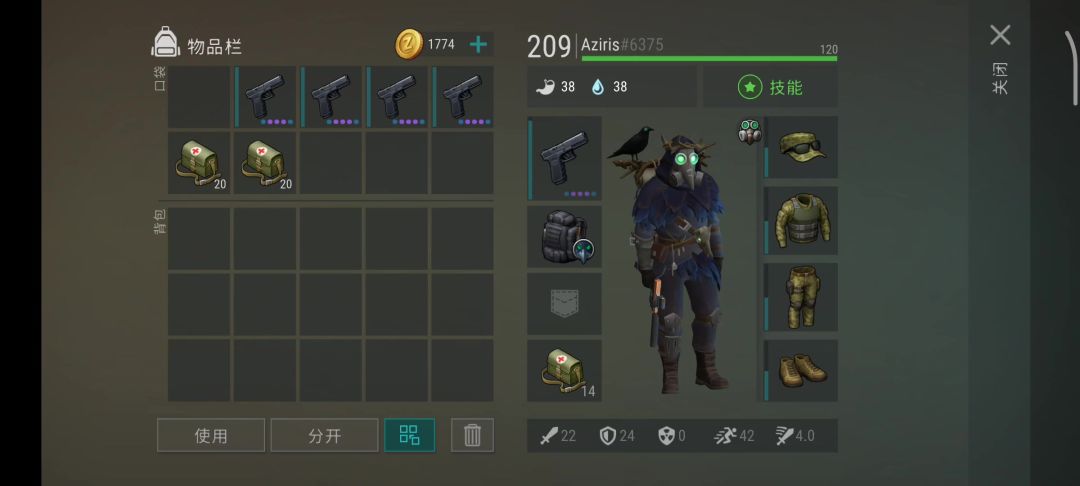Click the trash can delete button
The width and height of the screenshot is (1080, 486).
(472, 435)
